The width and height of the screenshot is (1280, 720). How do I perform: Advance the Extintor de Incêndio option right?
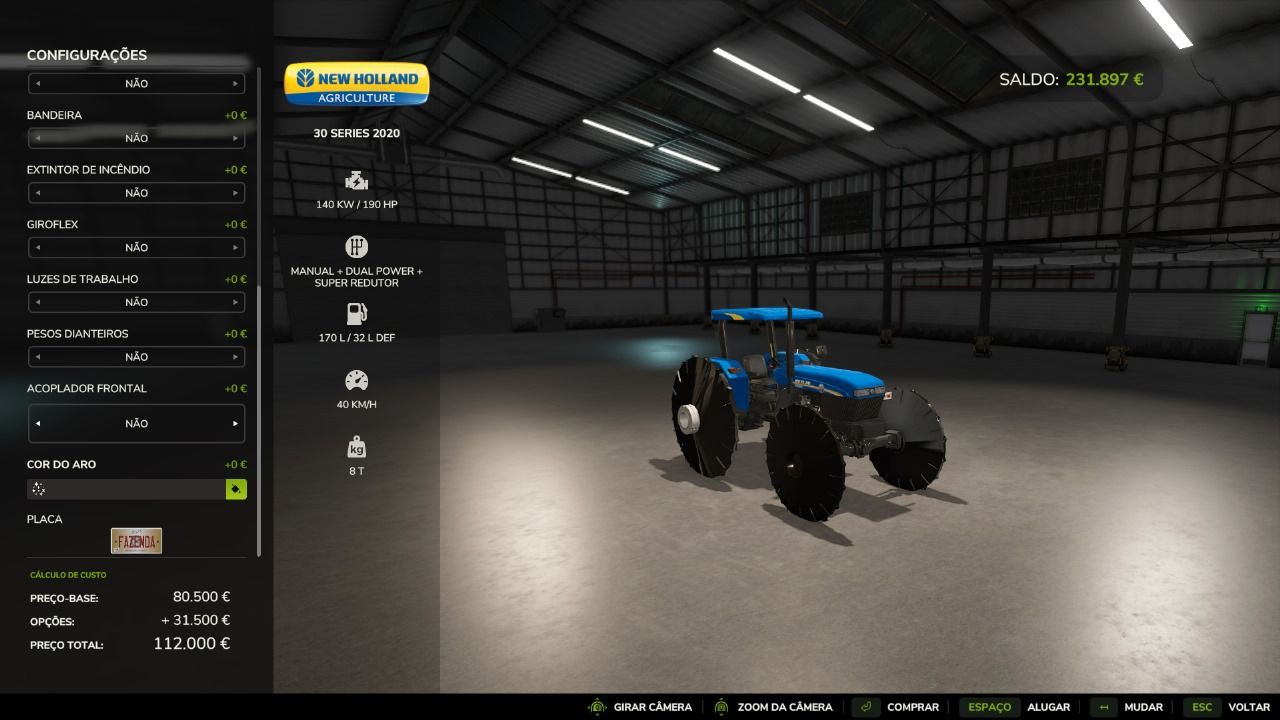[236, 193]
